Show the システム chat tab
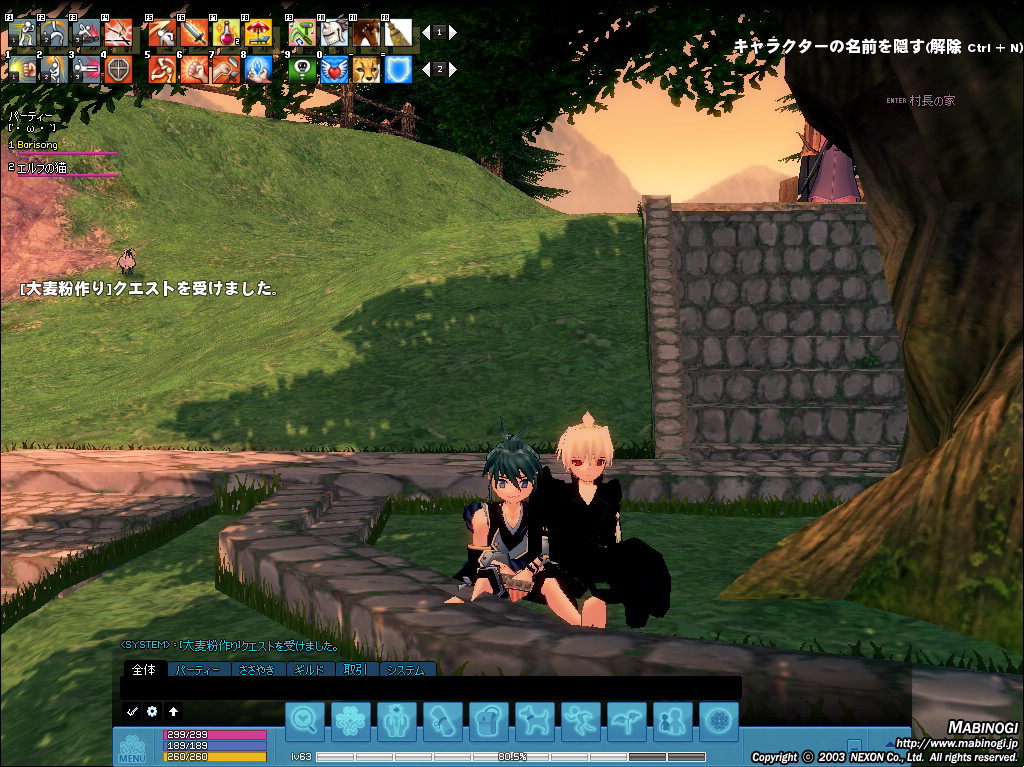The image size is (1024, 767). [x=407, y=669]
